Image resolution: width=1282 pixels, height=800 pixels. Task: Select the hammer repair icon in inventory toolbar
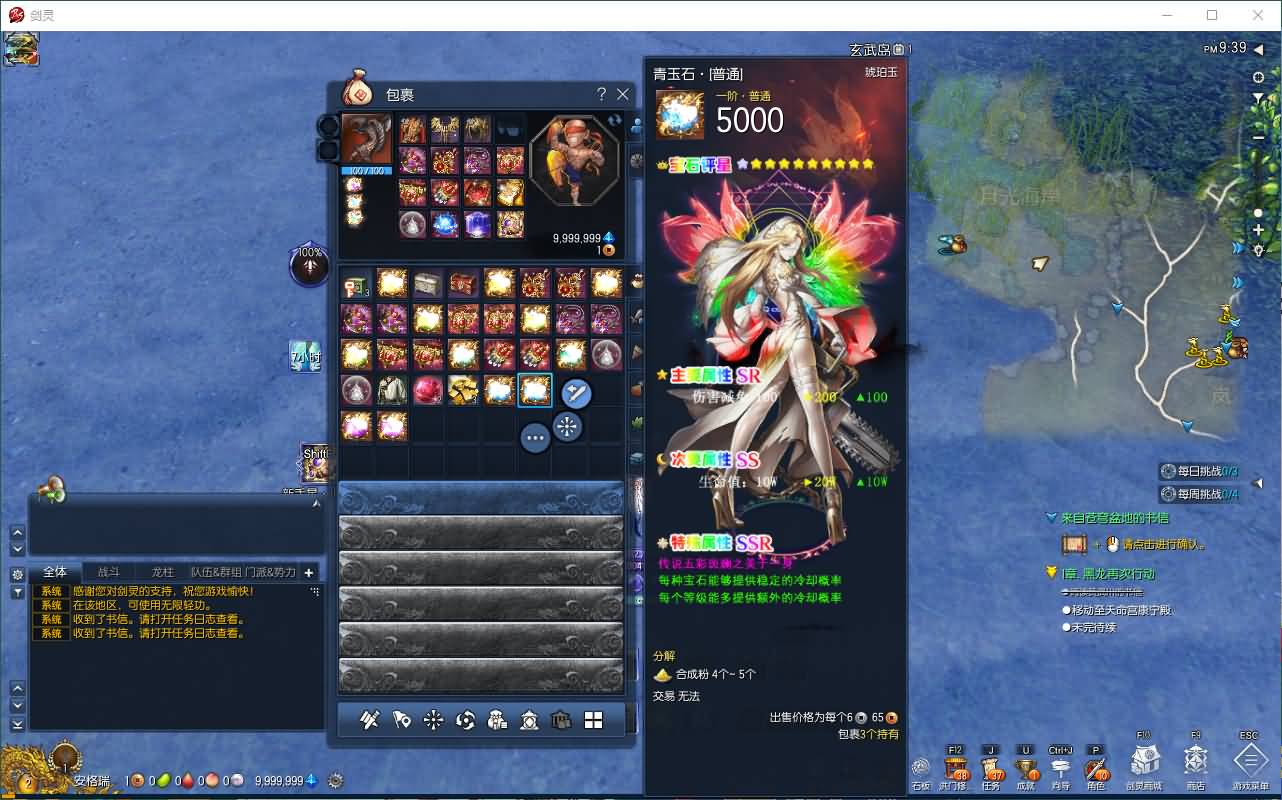[x=370, y=720]
